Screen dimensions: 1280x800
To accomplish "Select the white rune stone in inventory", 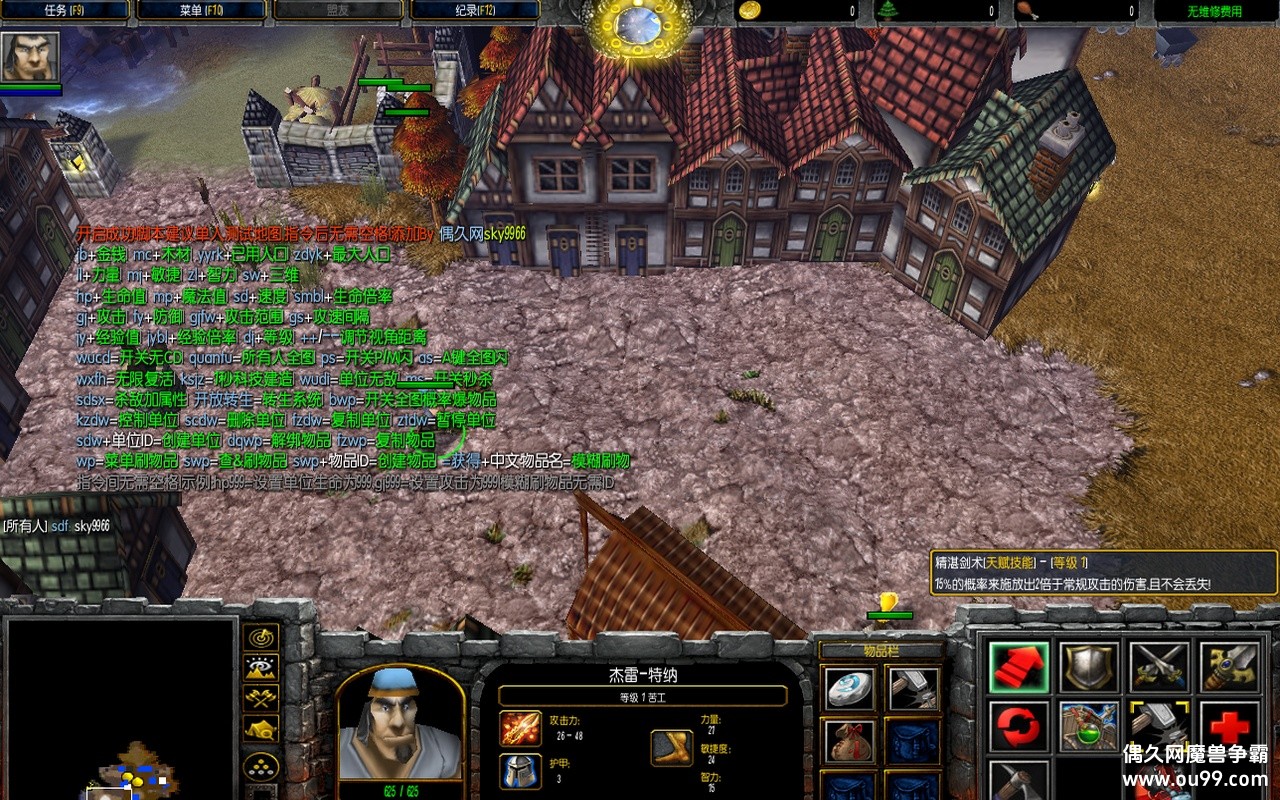I will point(850,688).
